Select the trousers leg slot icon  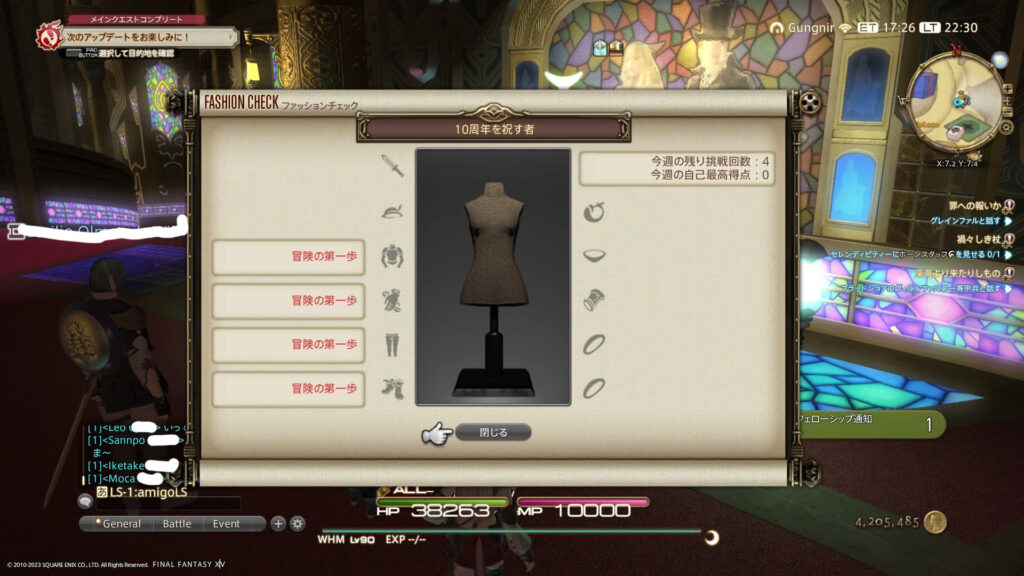(392, 344)
